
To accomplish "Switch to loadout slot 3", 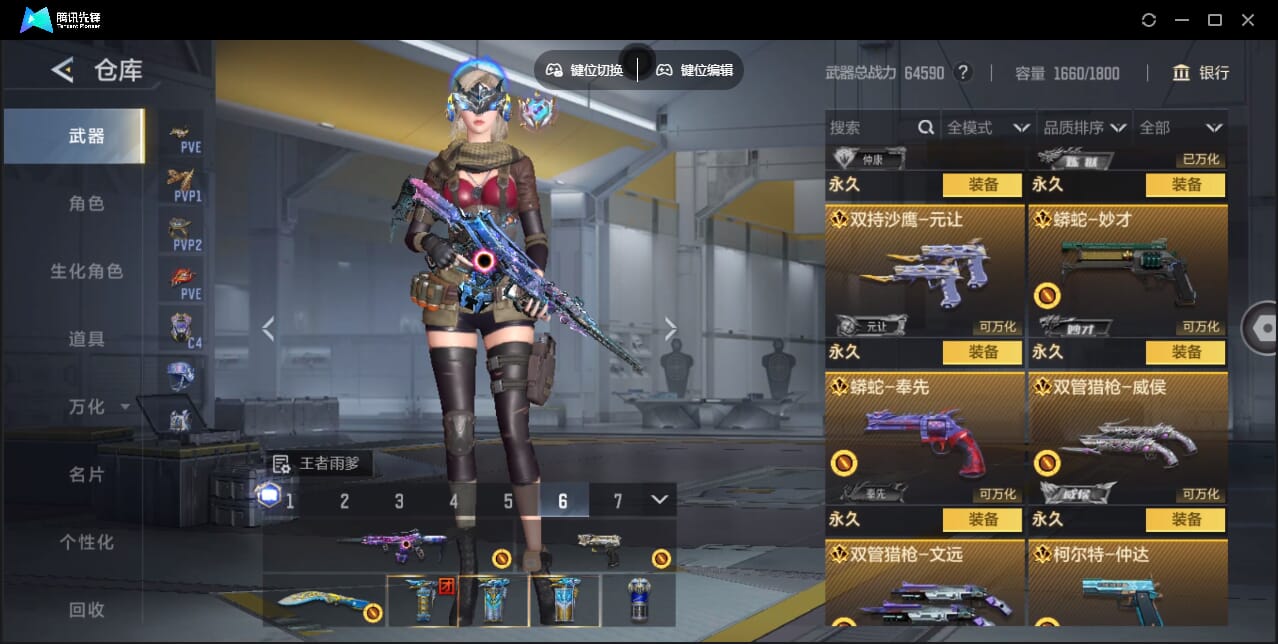I will coord(399,501).
